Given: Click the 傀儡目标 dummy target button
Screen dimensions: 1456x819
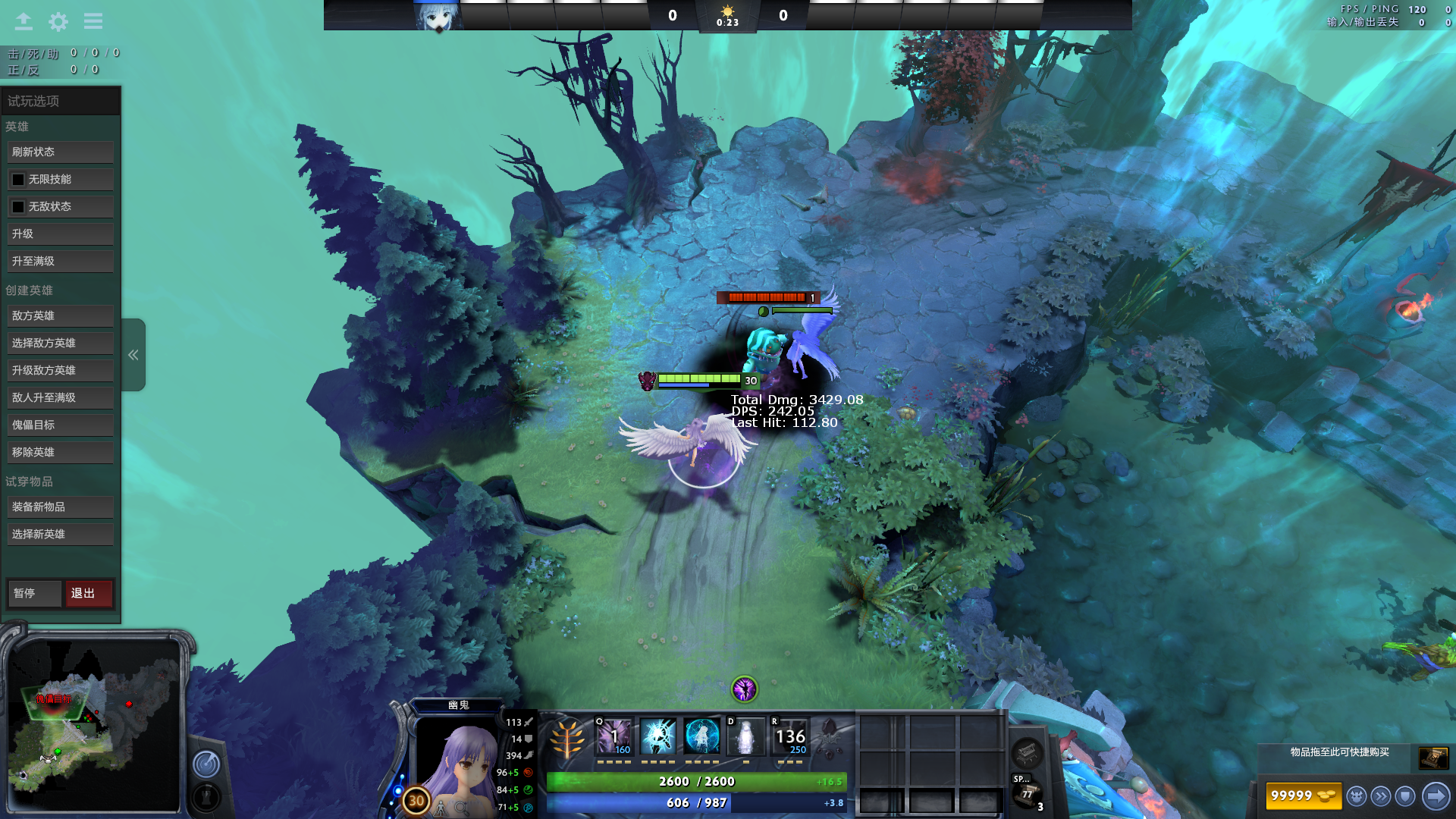Looking at the screenshot, I should click(x=60, y=425).
